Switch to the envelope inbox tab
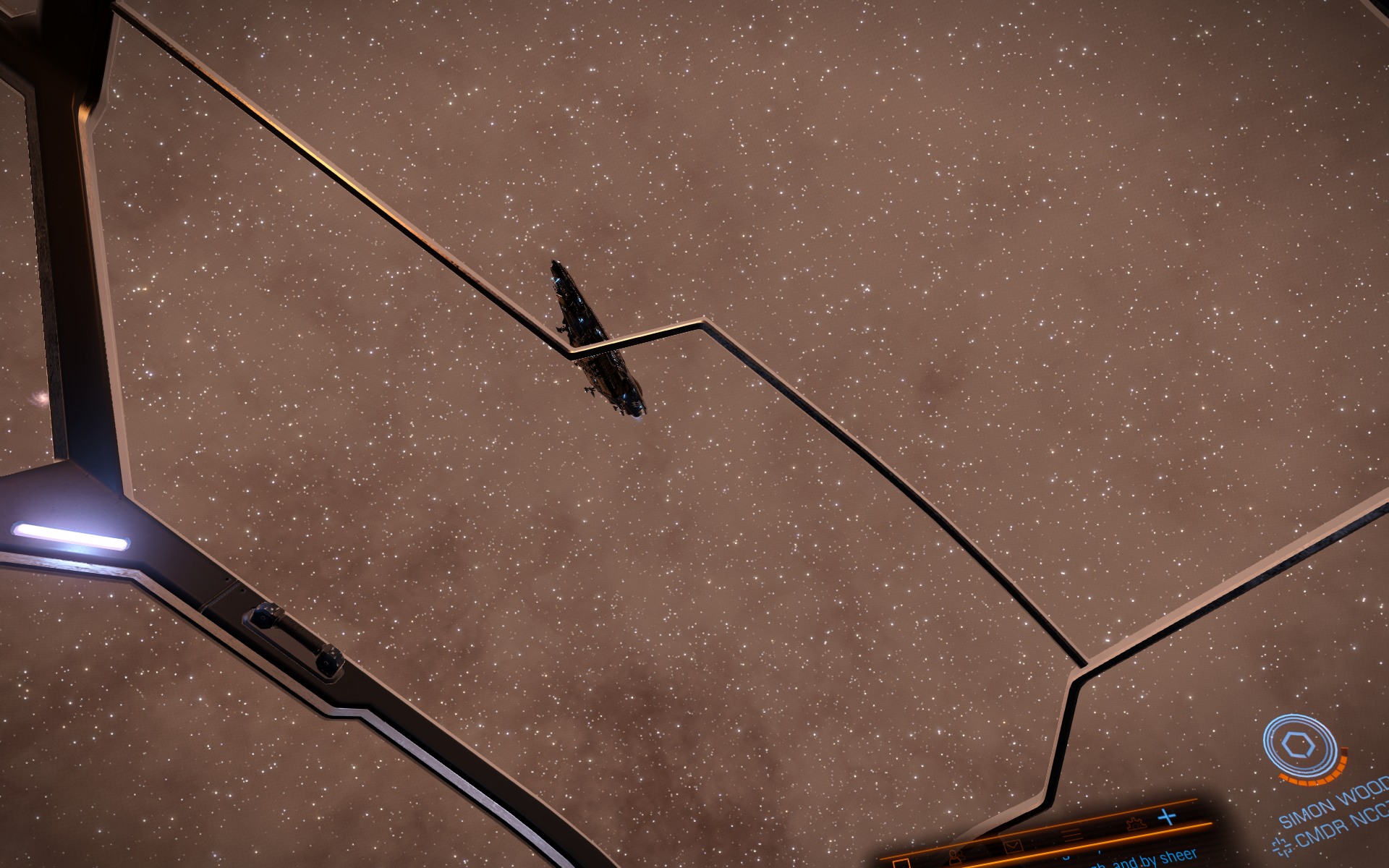Screen dimensions: 1389x868 1013,845
